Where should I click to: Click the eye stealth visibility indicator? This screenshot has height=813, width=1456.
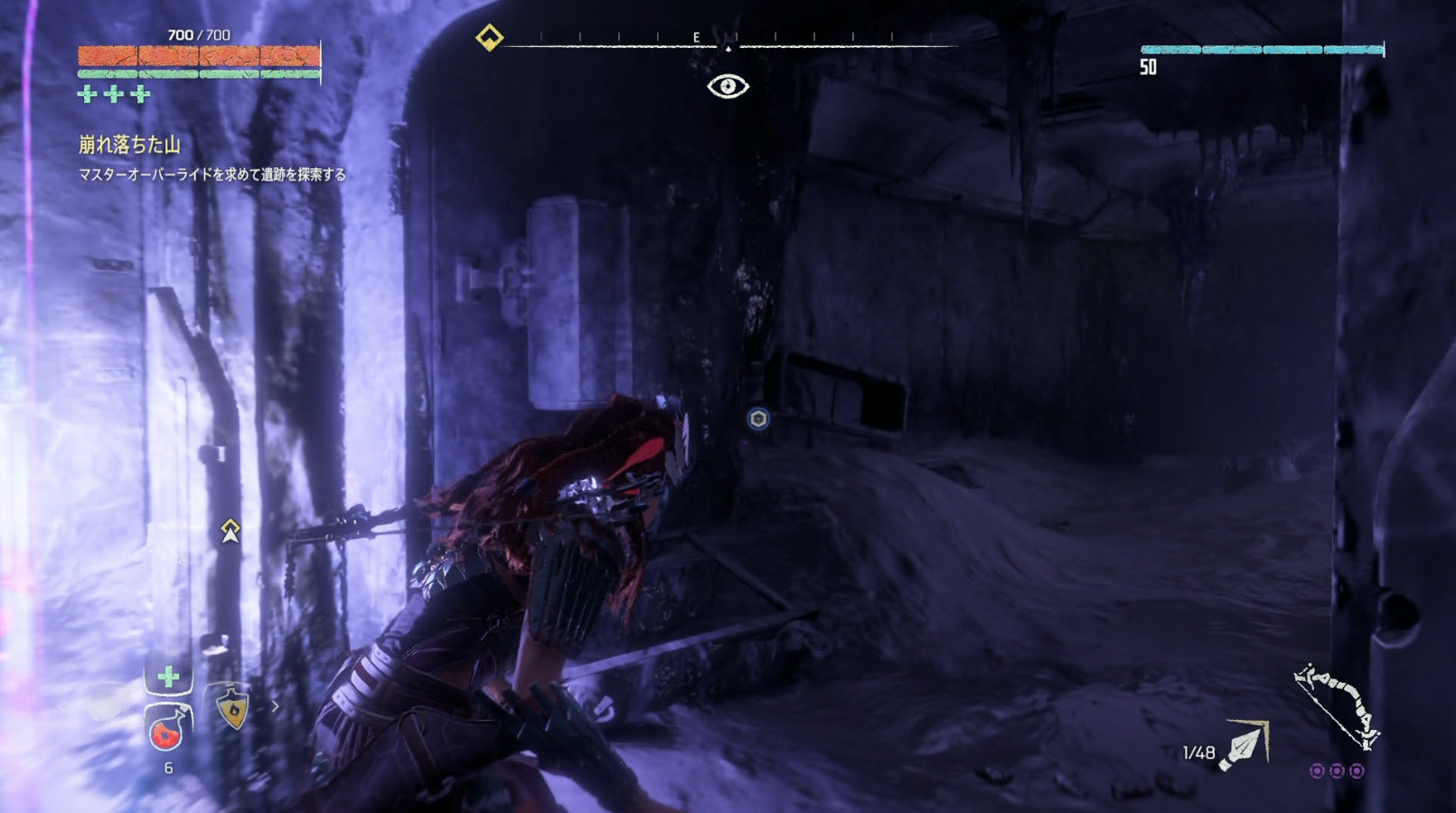(728, 87)
